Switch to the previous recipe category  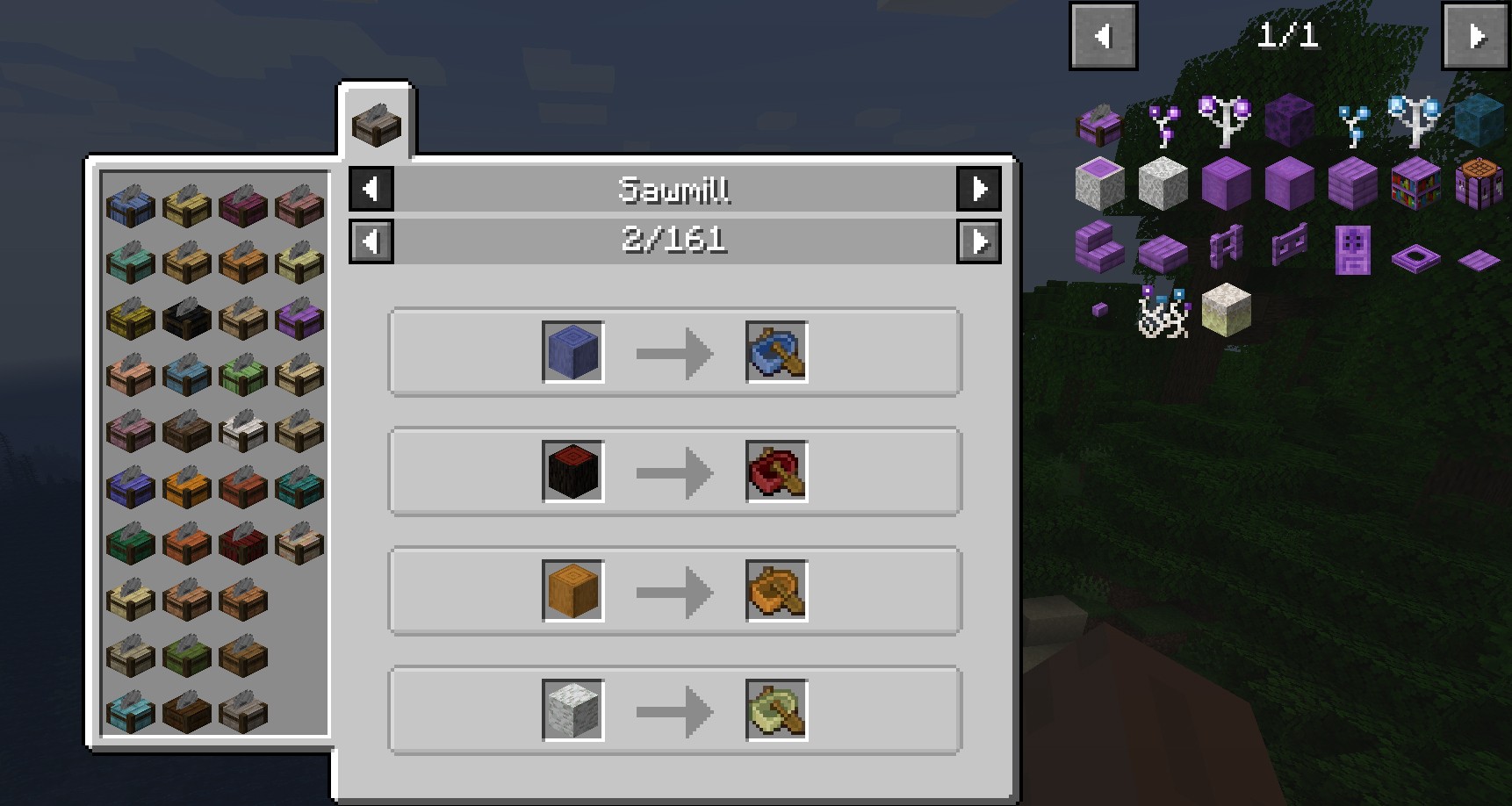(371, 189)
